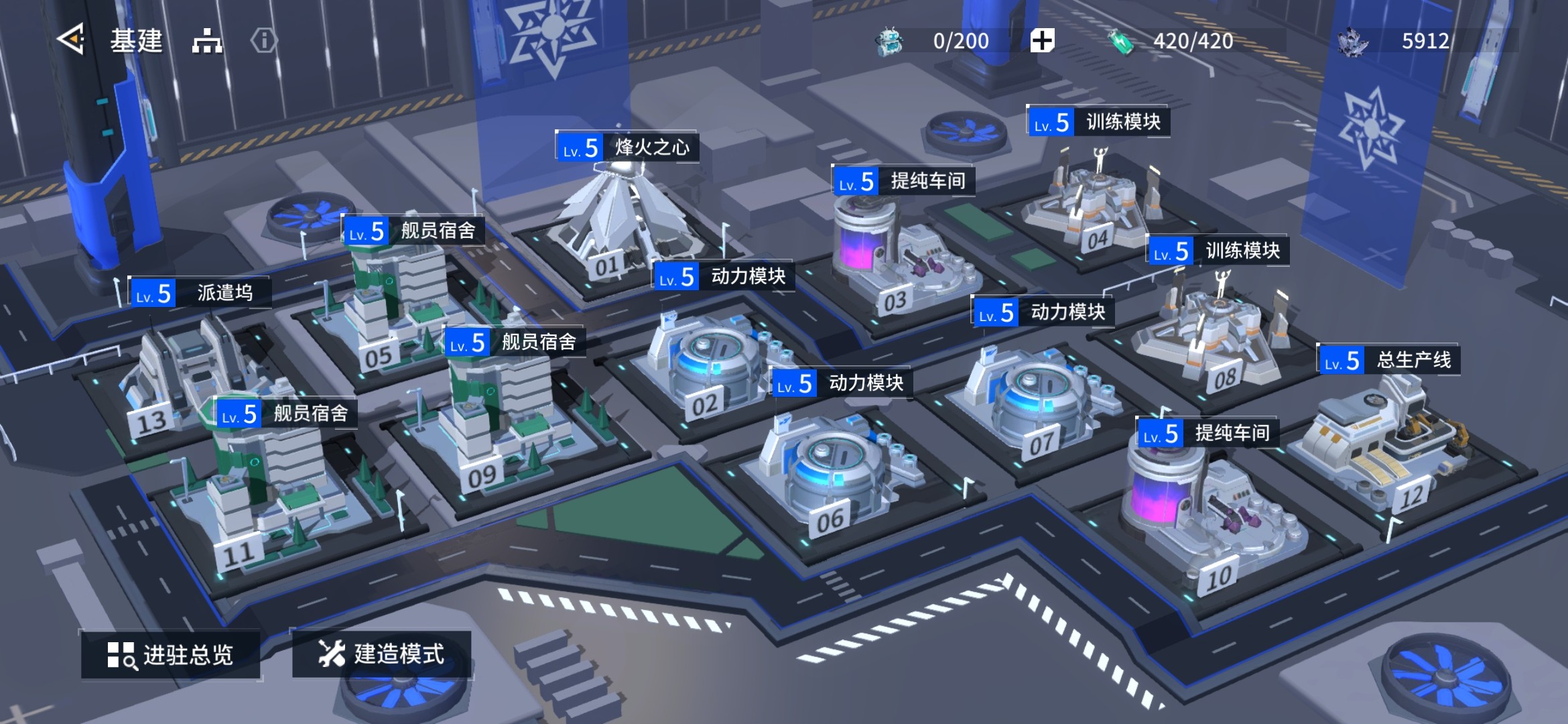Select the 烽火之心 Lv.5 building label

627,147
